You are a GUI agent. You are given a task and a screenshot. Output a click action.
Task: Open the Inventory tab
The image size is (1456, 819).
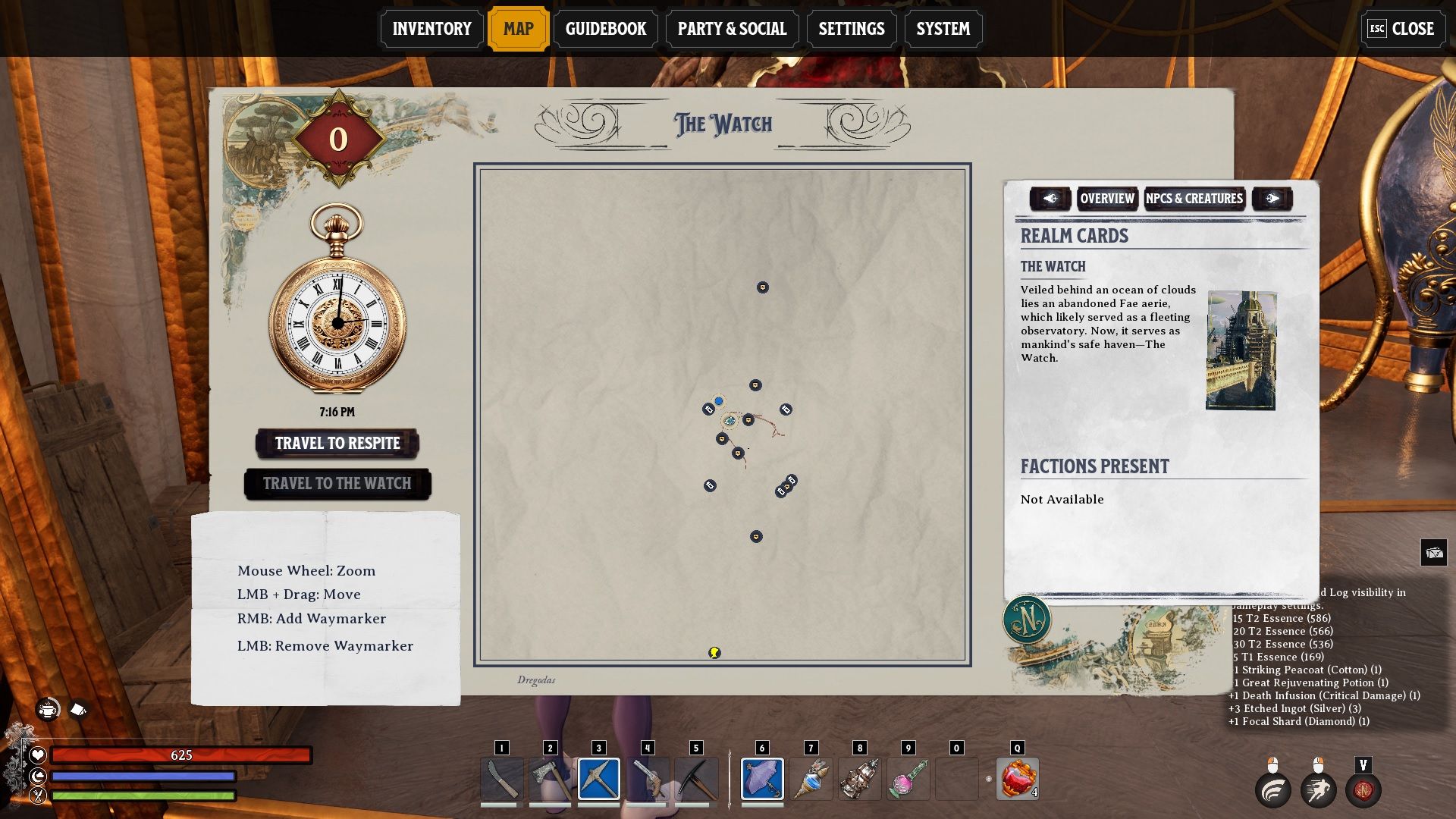pyautogui.click(x=431, y=29)
